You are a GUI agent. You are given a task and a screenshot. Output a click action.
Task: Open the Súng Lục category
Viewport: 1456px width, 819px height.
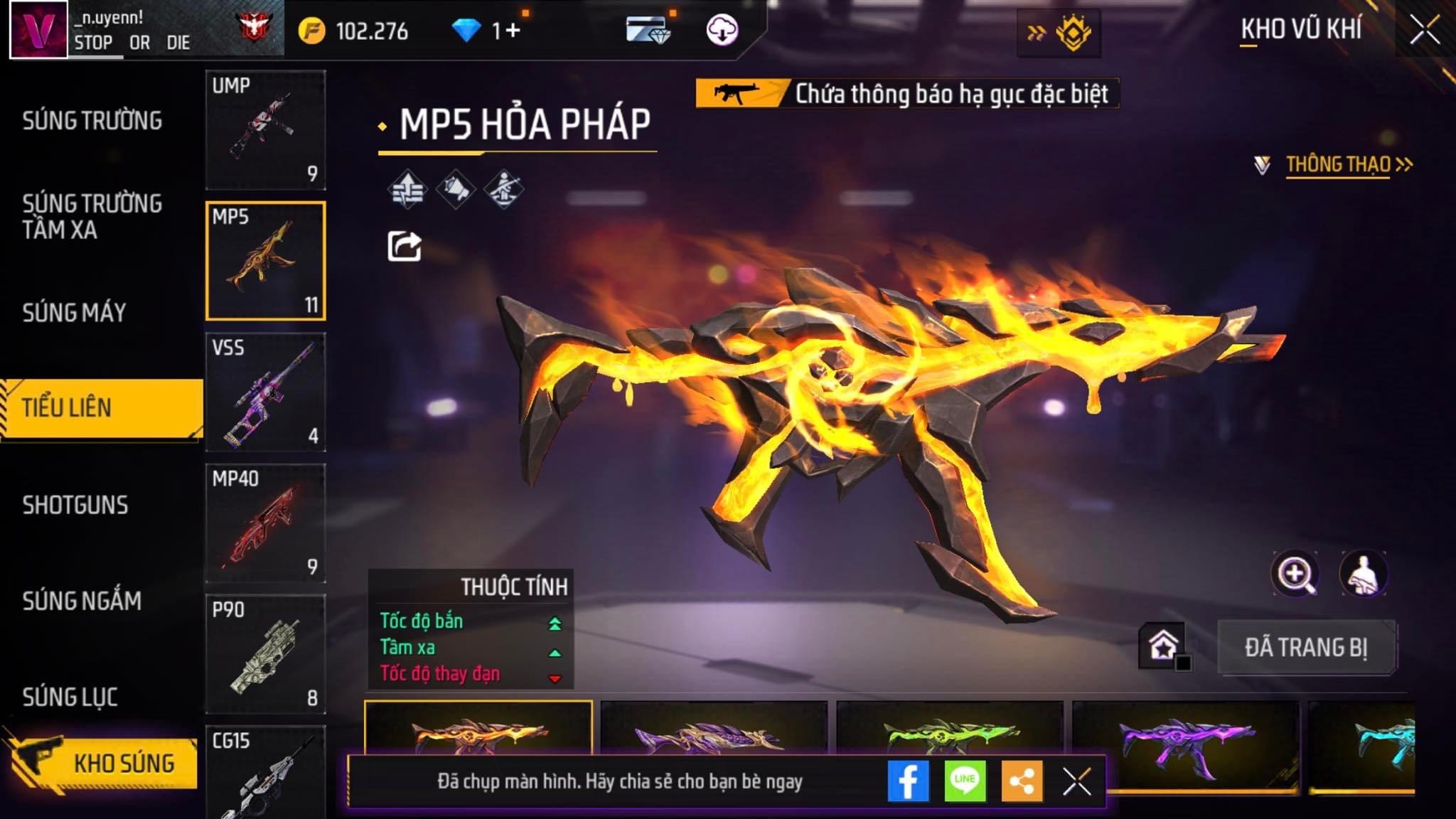click(70, 697)
